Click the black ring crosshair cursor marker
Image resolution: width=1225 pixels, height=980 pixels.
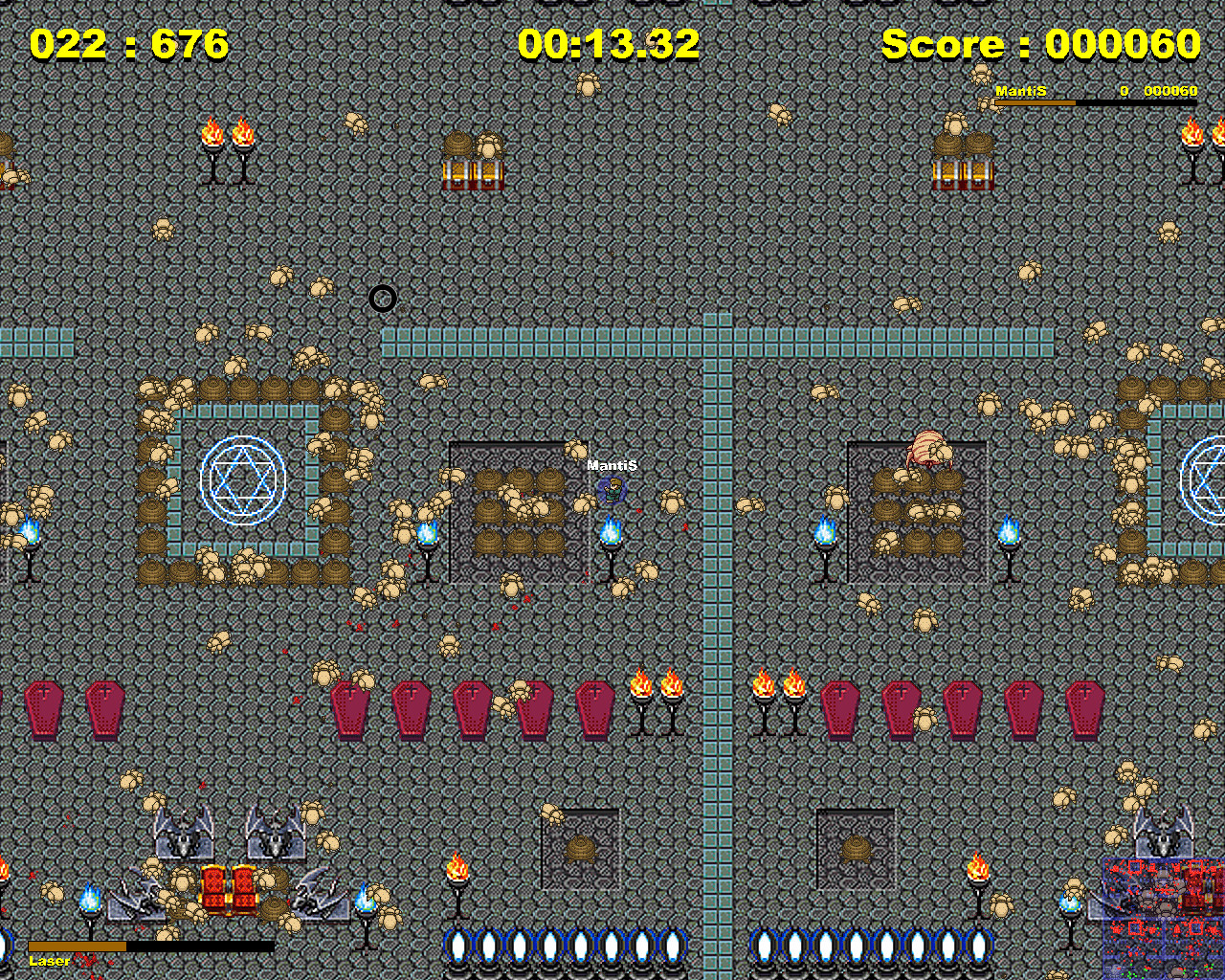[383, 299]
